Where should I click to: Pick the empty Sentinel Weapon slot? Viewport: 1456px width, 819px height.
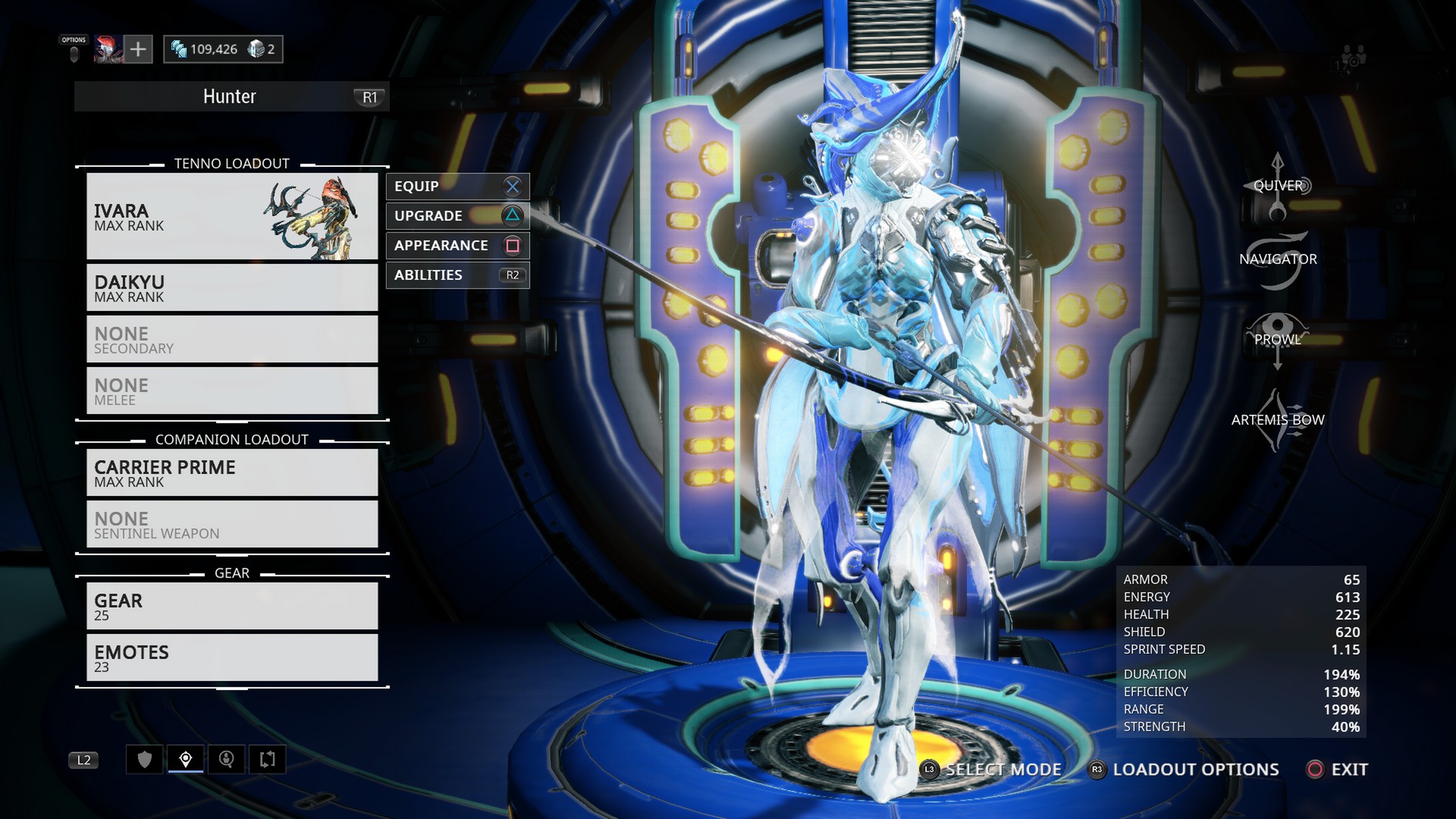tap(232, 525)
